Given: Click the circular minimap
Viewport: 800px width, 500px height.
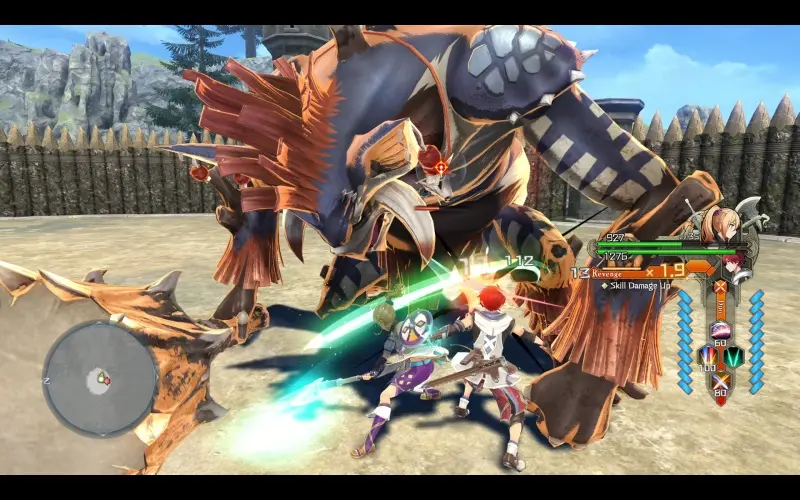Looking at the screenshot, I should click(x=100, y=379).
